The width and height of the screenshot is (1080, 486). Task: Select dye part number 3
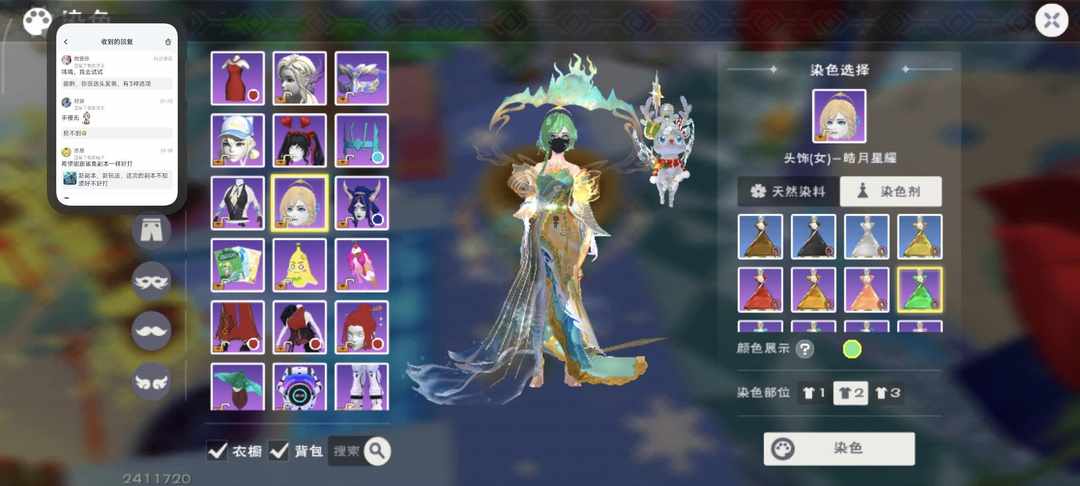(887, 393)
